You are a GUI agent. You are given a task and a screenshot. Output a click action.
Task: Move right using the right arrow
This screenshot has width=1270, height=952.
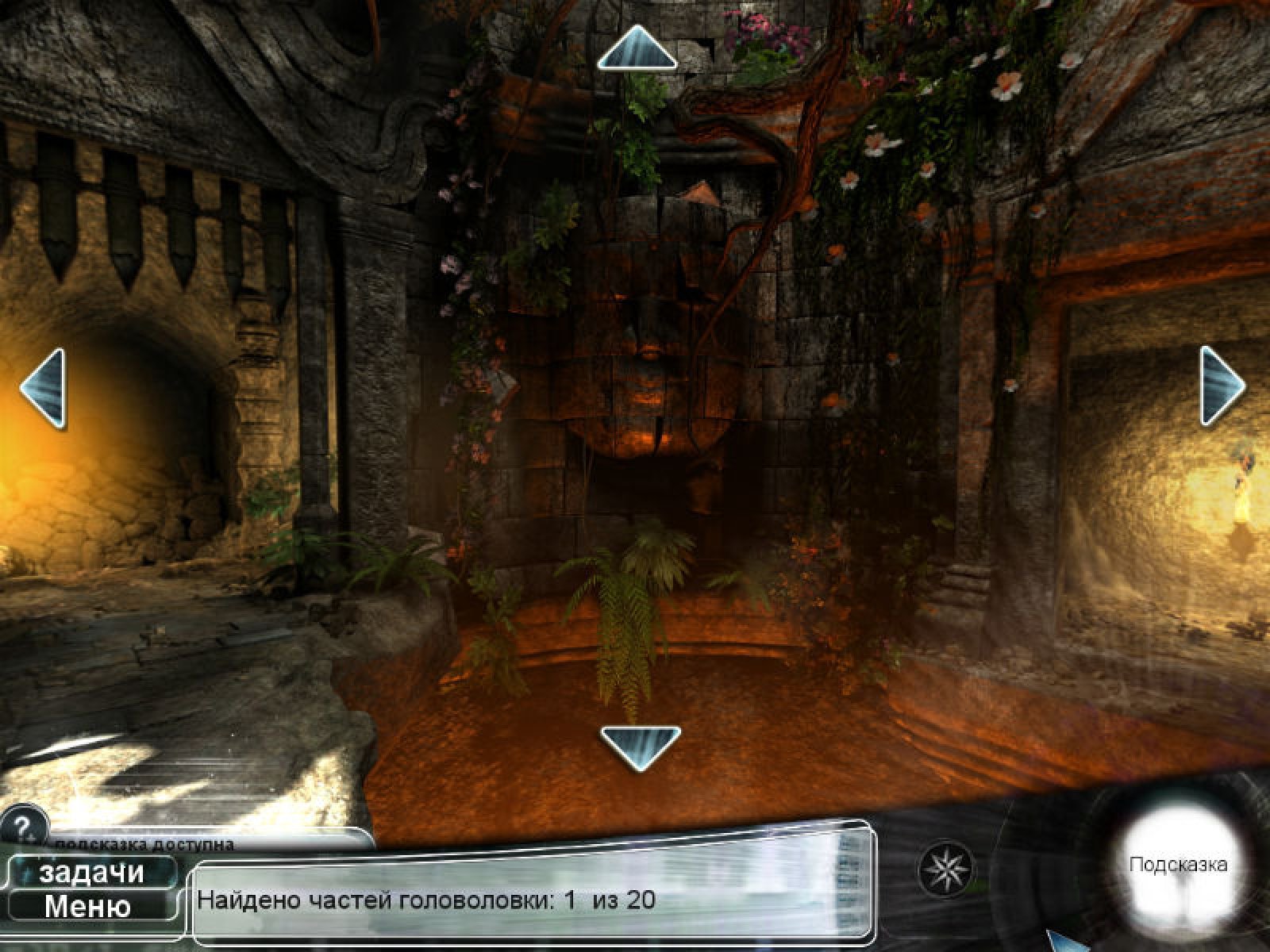coord(1221,386)
